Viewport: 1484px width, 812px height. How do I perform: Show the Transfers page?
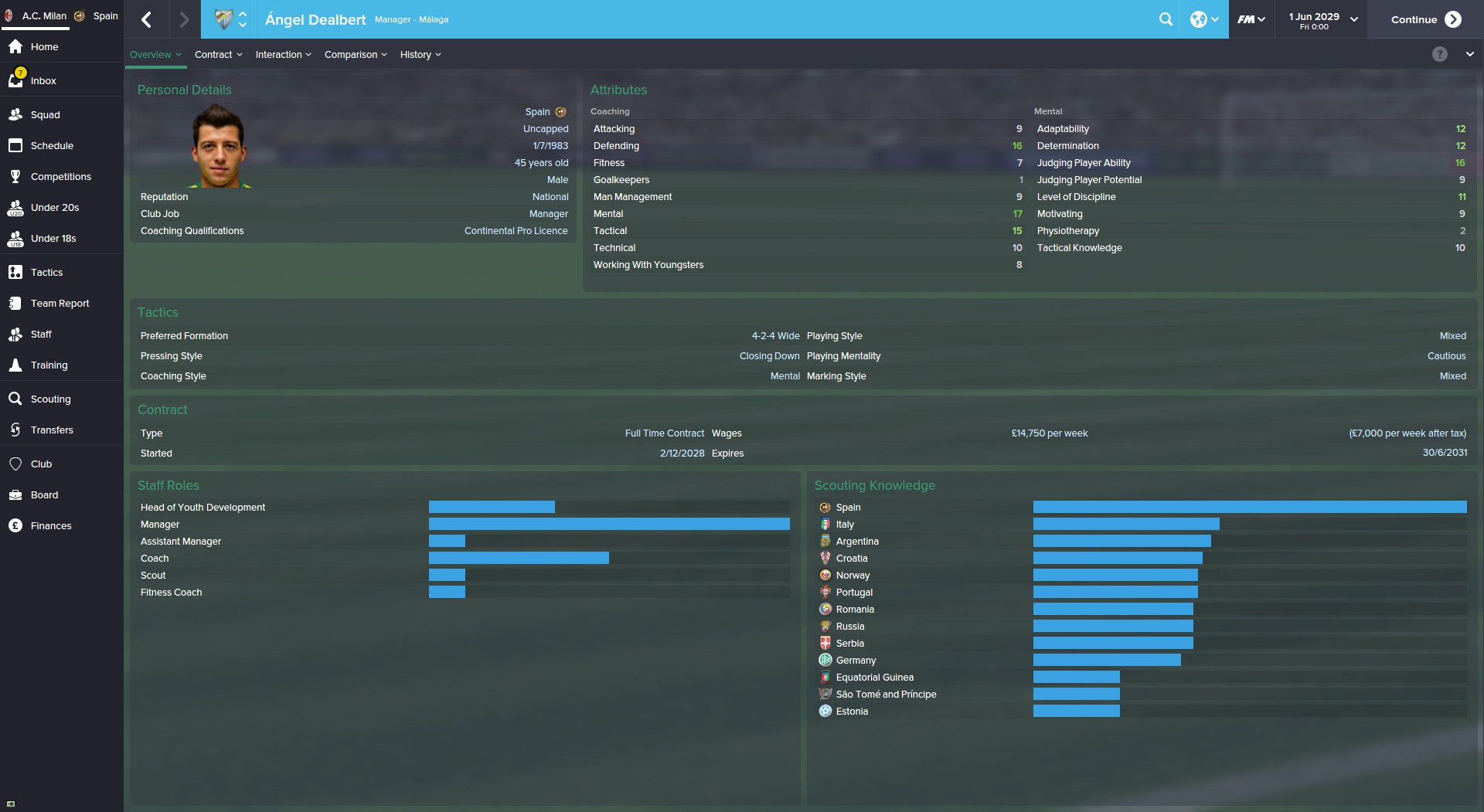pos(52,430)
